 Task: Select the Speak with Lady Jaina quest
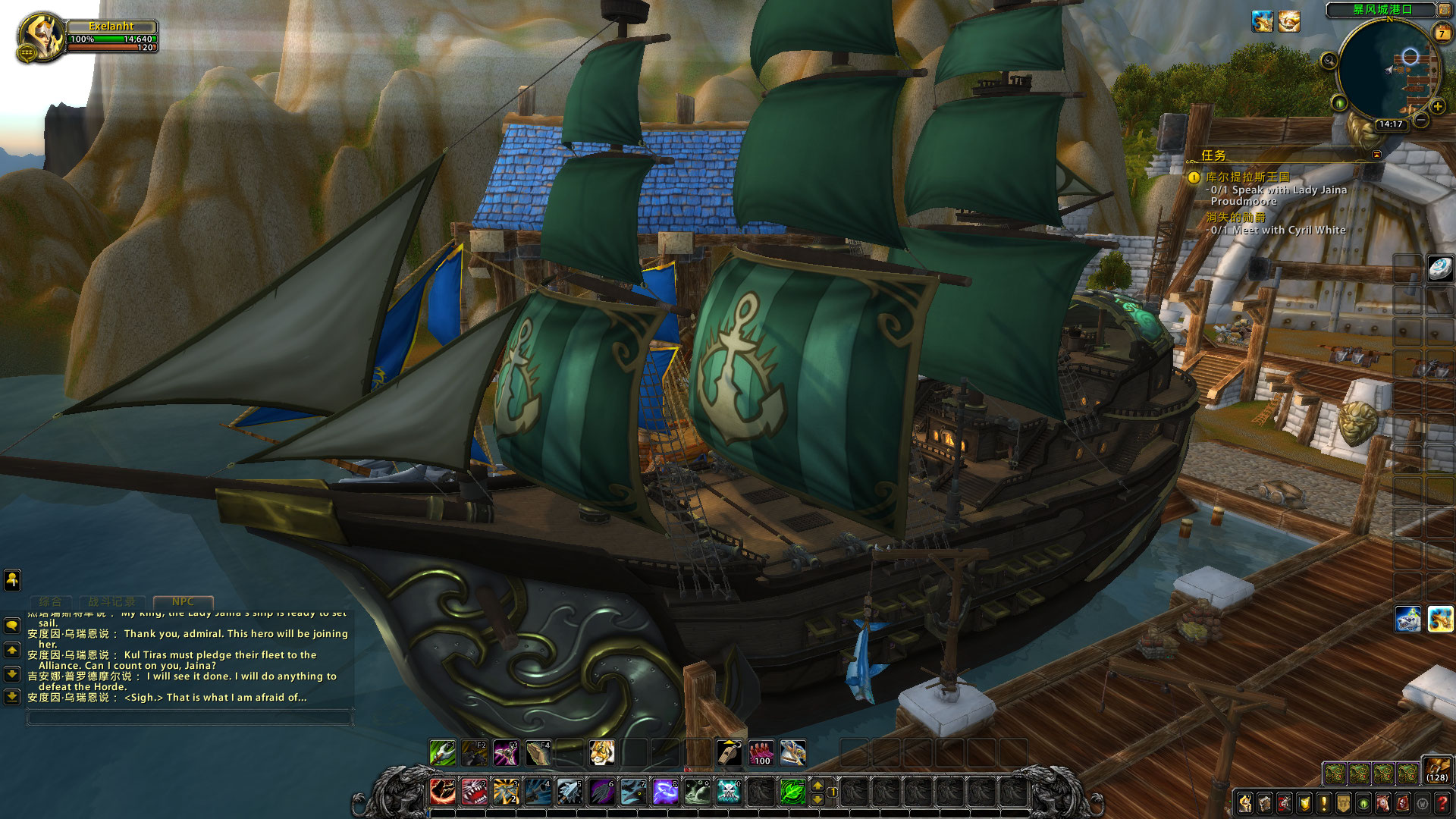point(1278,190)
